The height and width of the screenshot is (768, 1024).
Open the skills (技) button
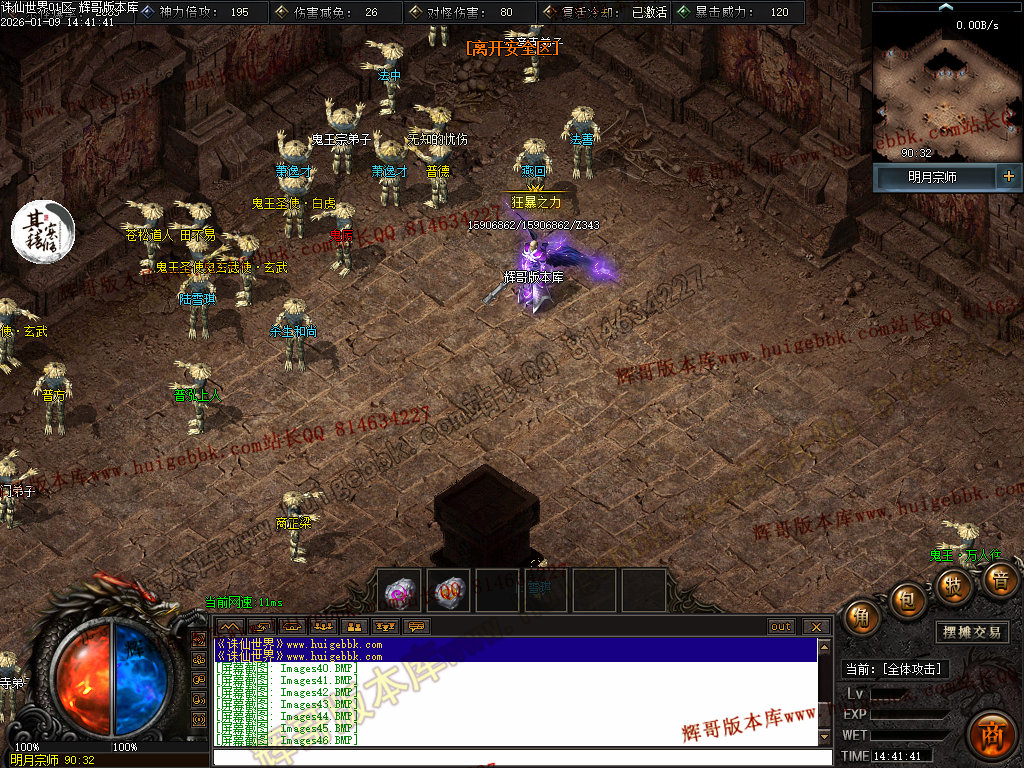click(956, 585)
